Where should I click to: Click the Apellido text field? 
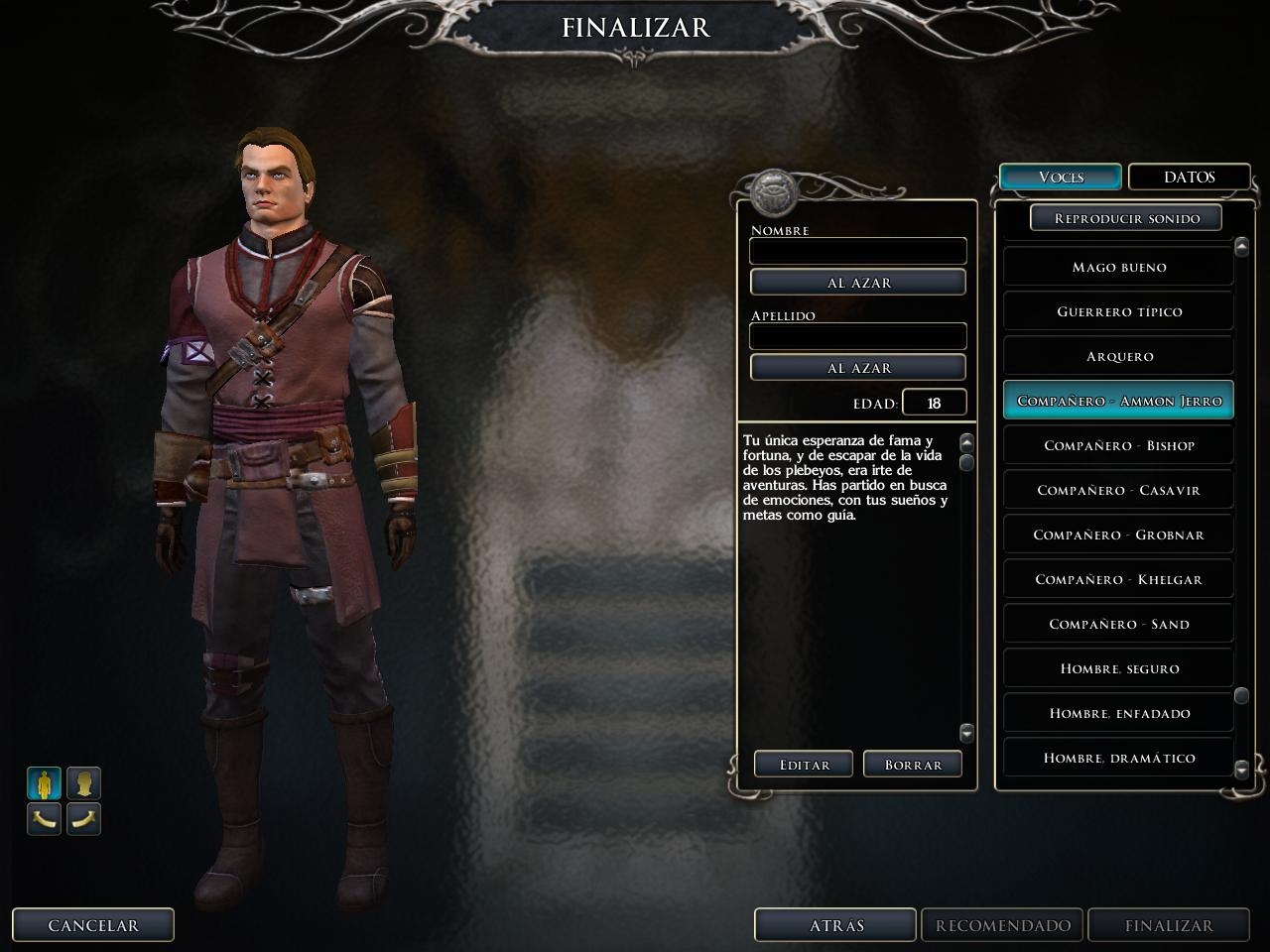tap(857, 336)
